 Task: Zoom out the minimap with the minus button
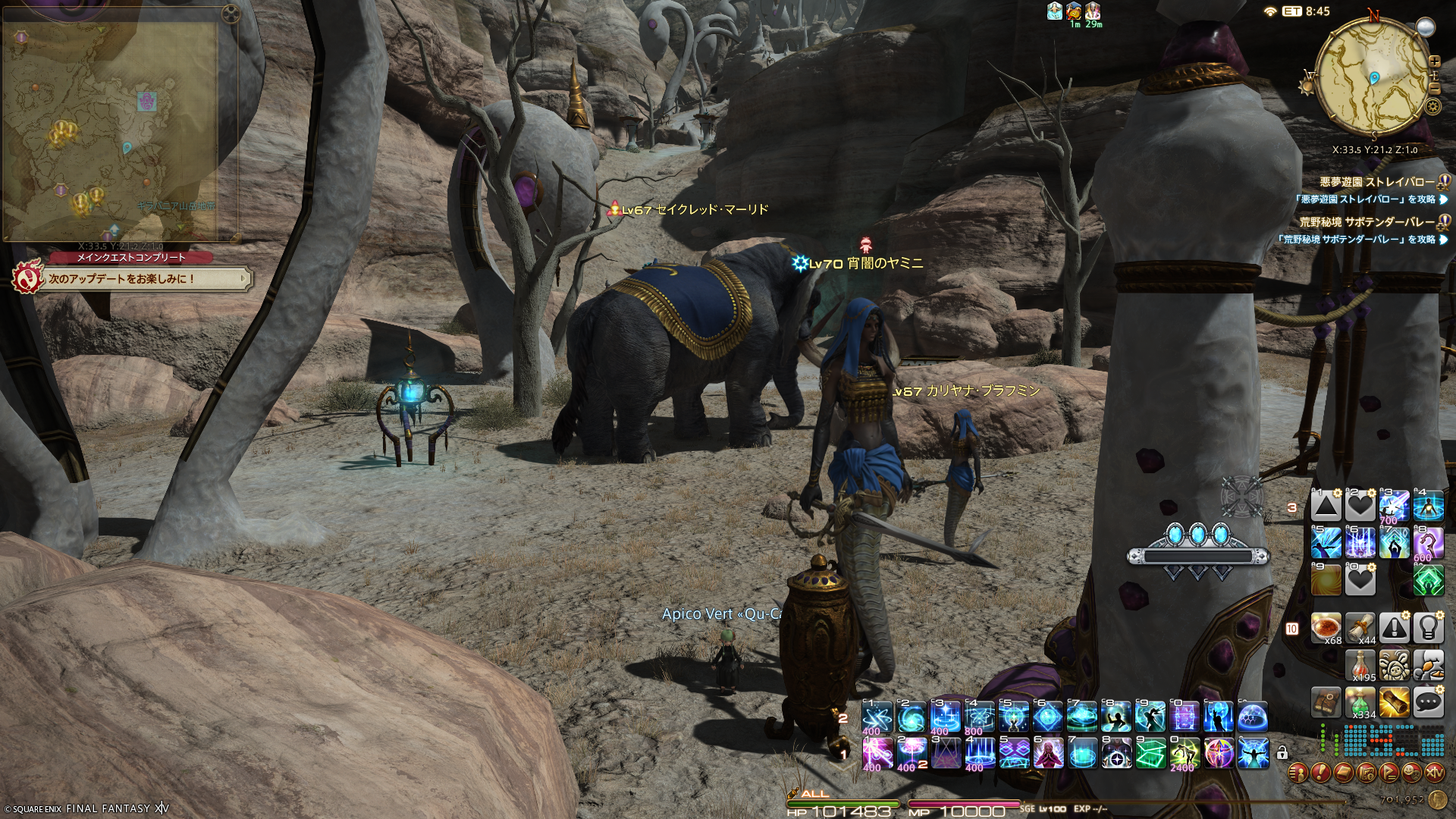[x=1434, y=89]
